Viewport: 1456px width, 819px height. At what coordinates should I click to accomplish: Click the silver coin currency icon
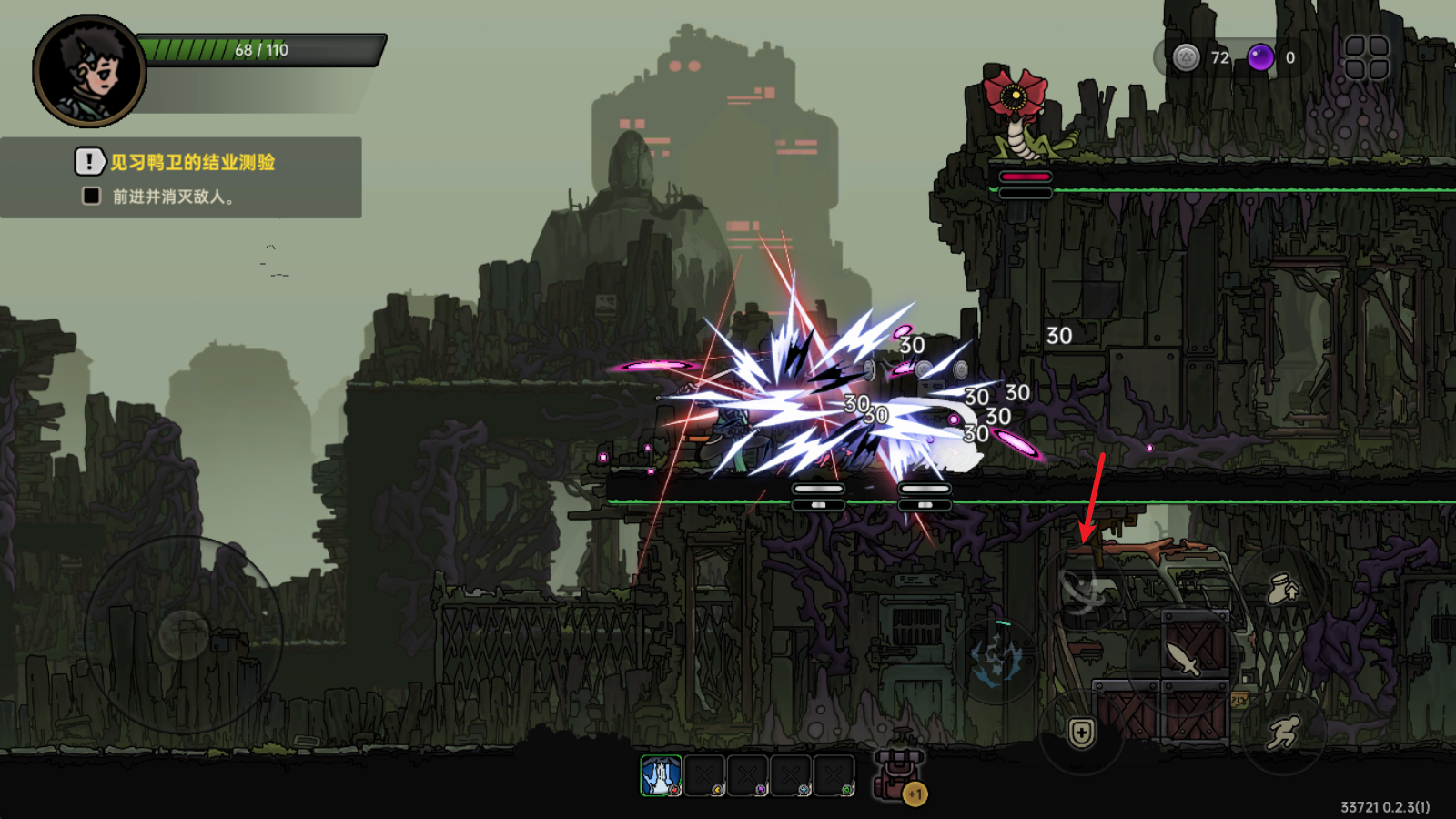tap(1186, 57)
